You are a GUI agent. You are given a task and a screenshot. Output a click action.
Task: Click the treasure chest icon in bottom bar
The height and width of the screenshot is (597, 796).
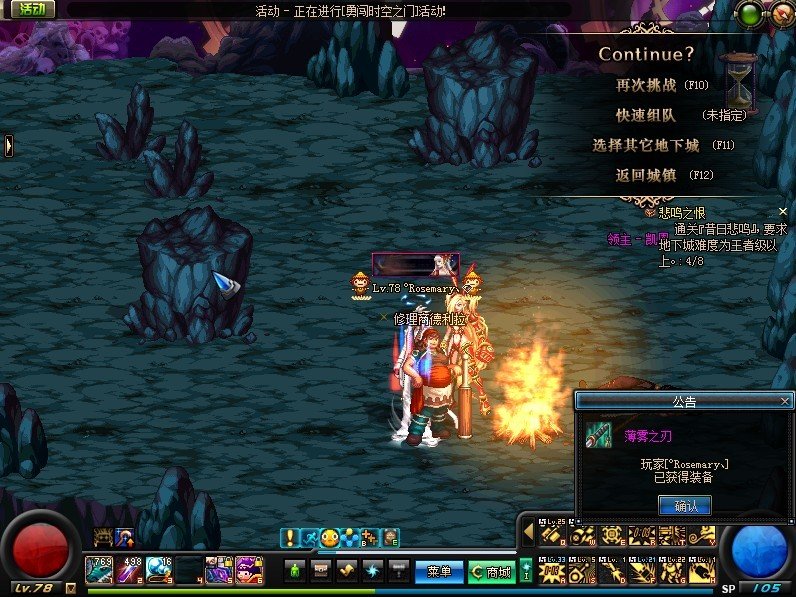click(320, 571)
